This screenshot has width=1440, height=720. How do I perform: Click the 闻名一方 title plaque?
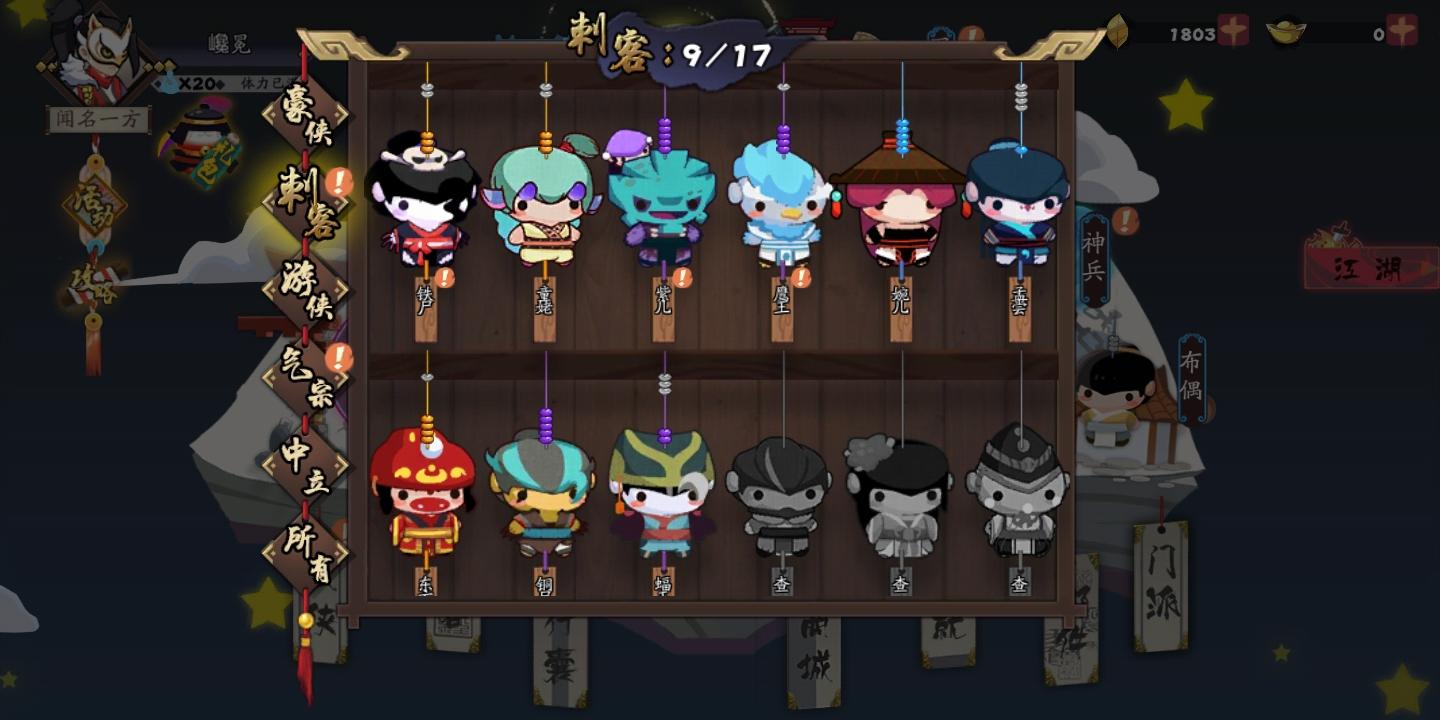[x=95, y=120]
